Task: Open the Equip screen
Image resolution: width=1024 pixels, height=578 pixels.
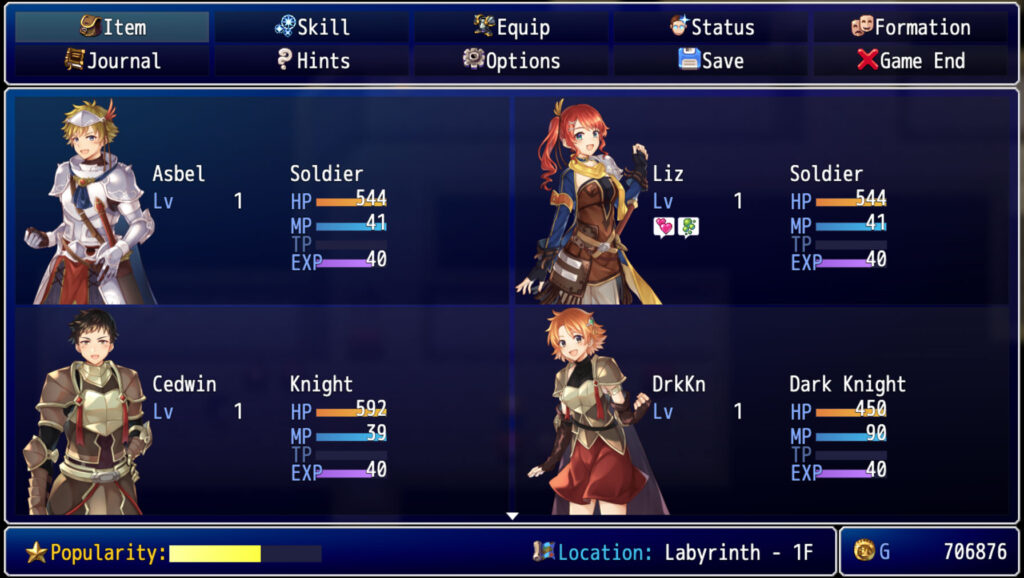Action: 511,27
